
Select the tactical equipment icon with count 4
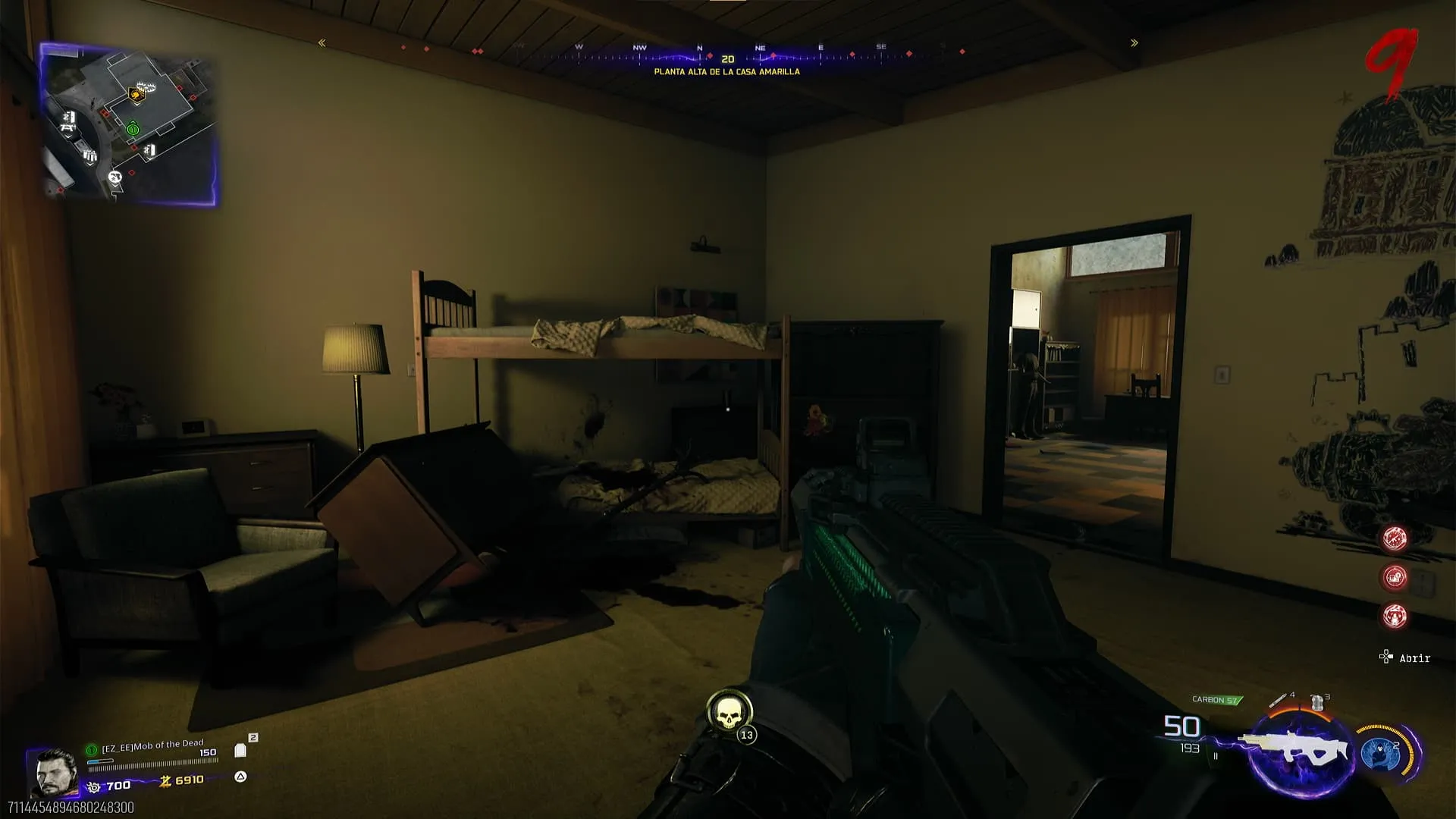[1279, 699]
